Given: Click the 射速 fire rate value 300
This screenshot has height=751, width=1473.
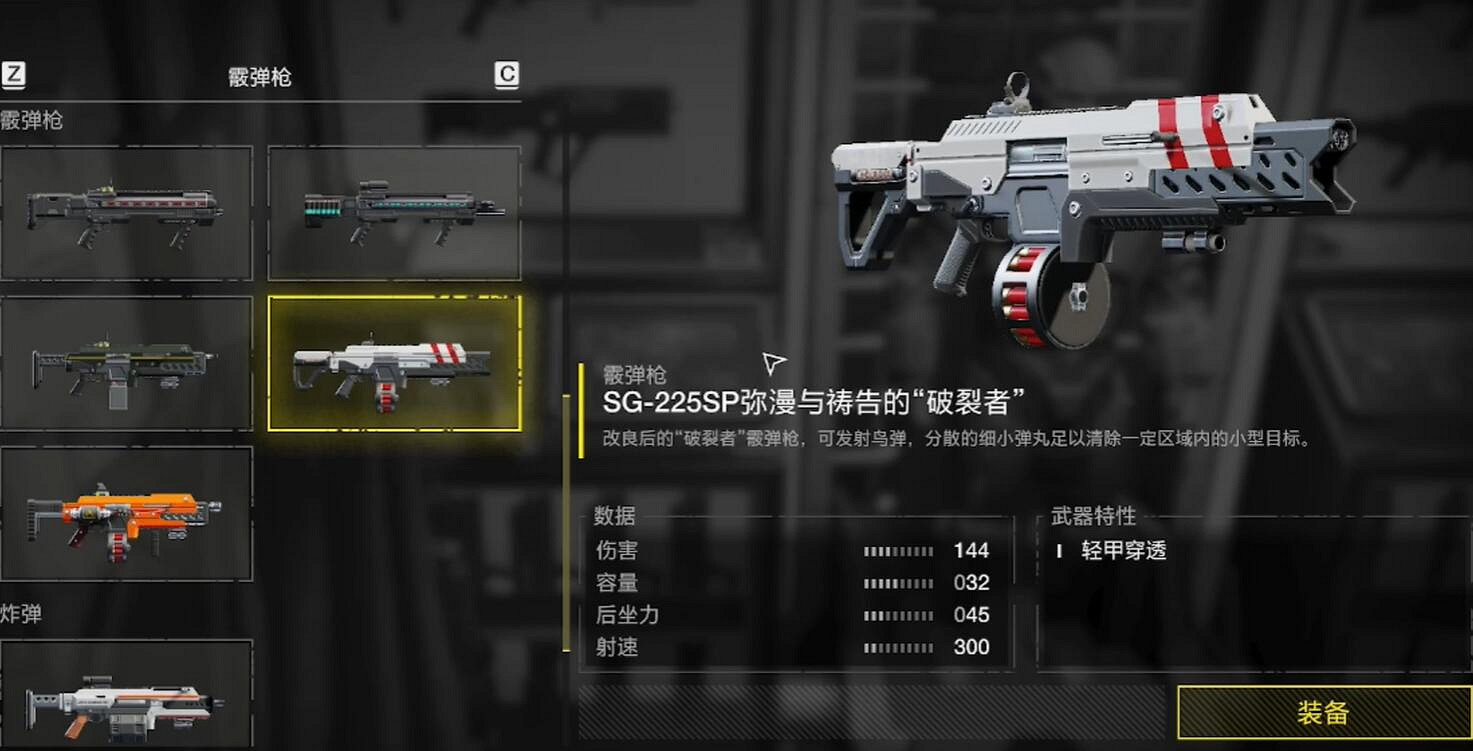Looking at the screenshot, I should [x=973, y=647].
